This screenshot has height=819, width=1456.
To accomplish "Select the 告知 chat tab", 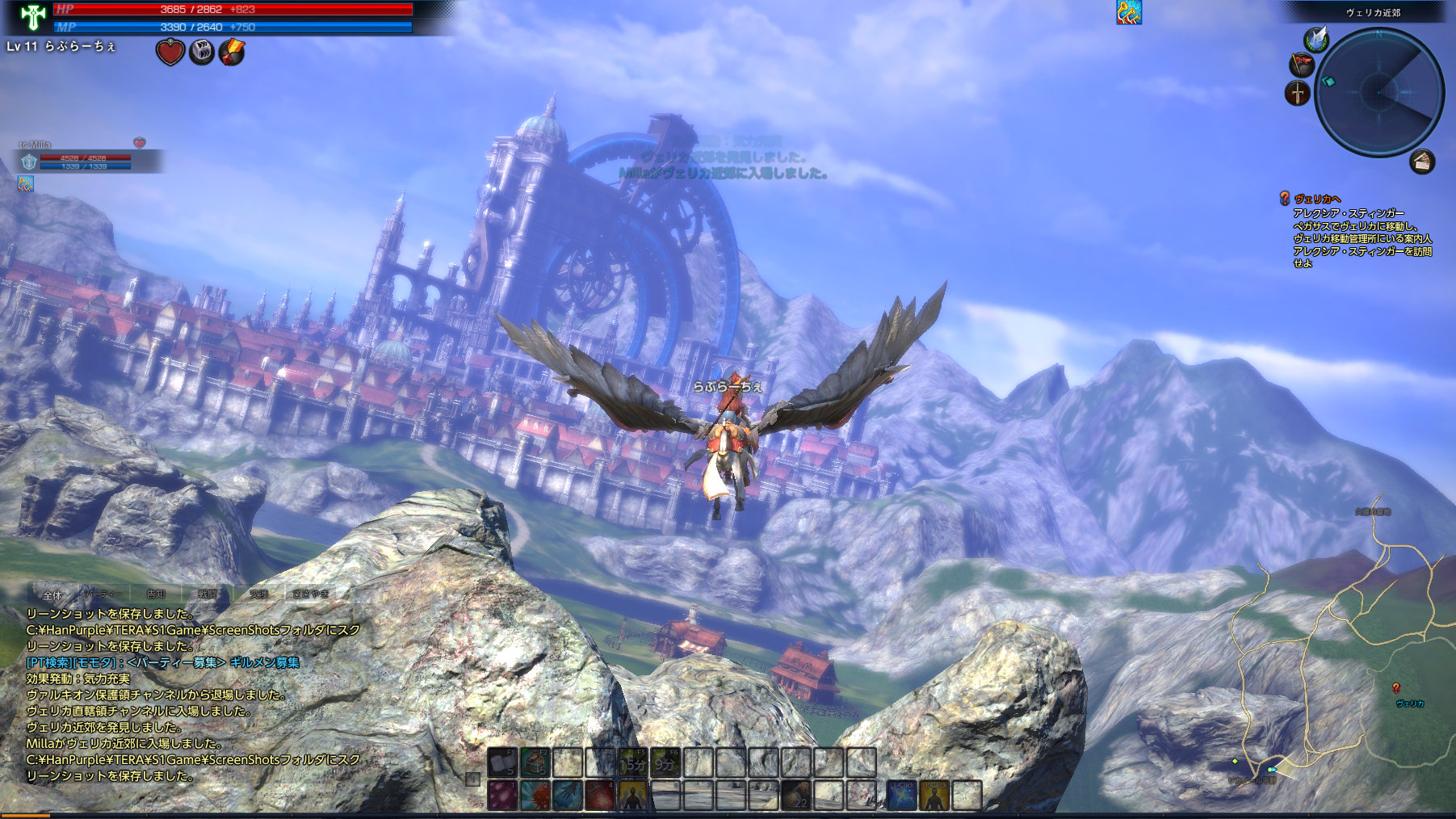I will tap(156, 594).
